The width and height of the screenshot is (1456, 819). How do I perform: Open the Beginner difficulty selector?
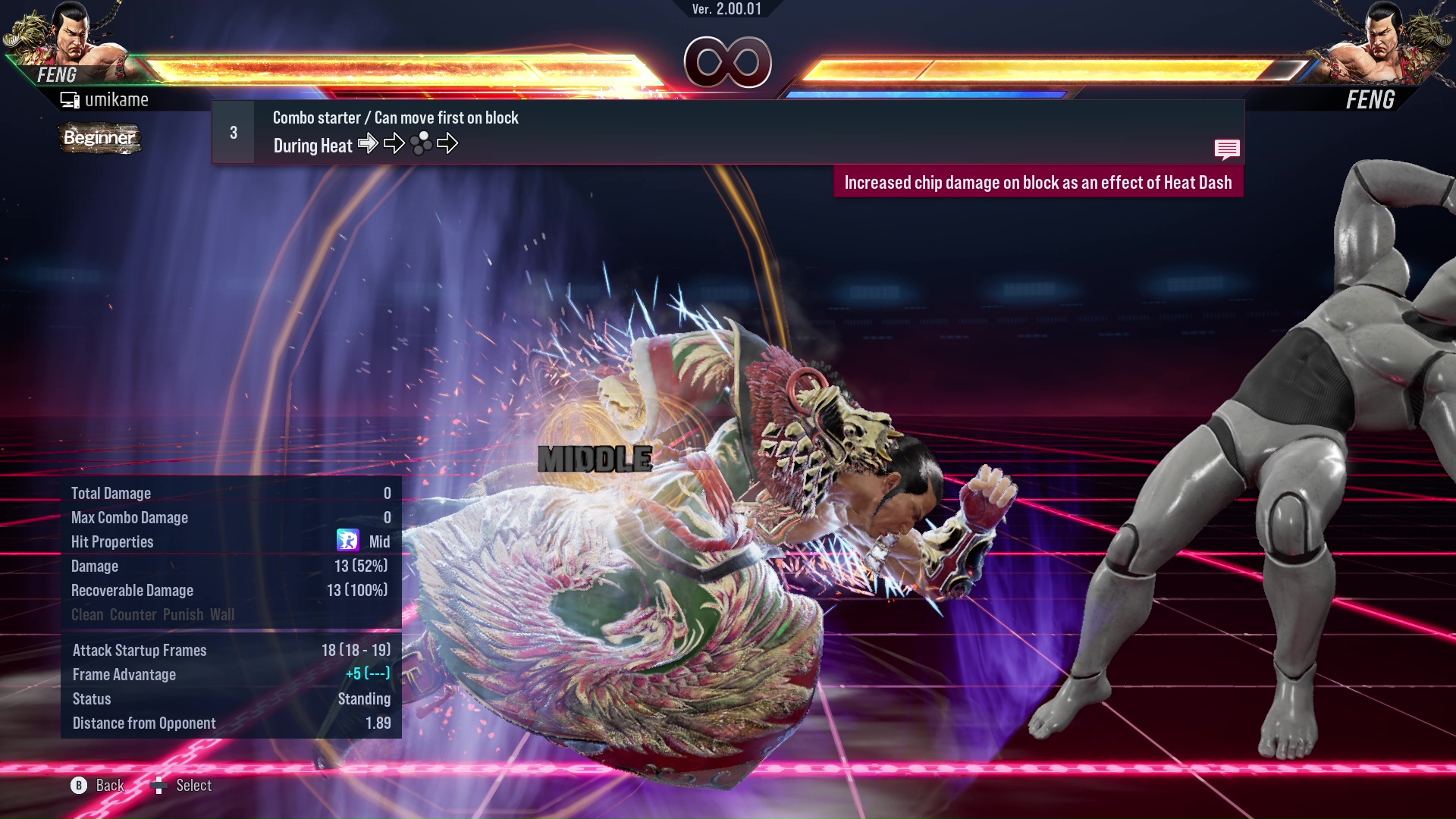click(x=99, y=139)
